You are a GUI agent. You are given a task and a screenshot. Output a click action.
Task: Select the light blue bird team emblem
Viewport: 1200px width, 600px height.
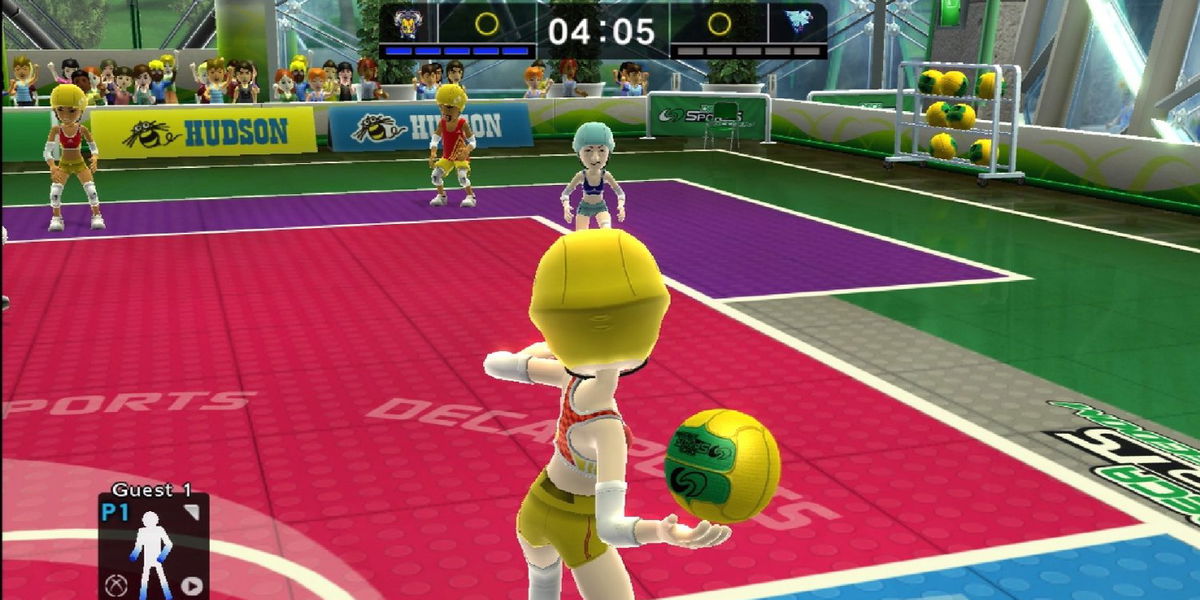point(797,23)
